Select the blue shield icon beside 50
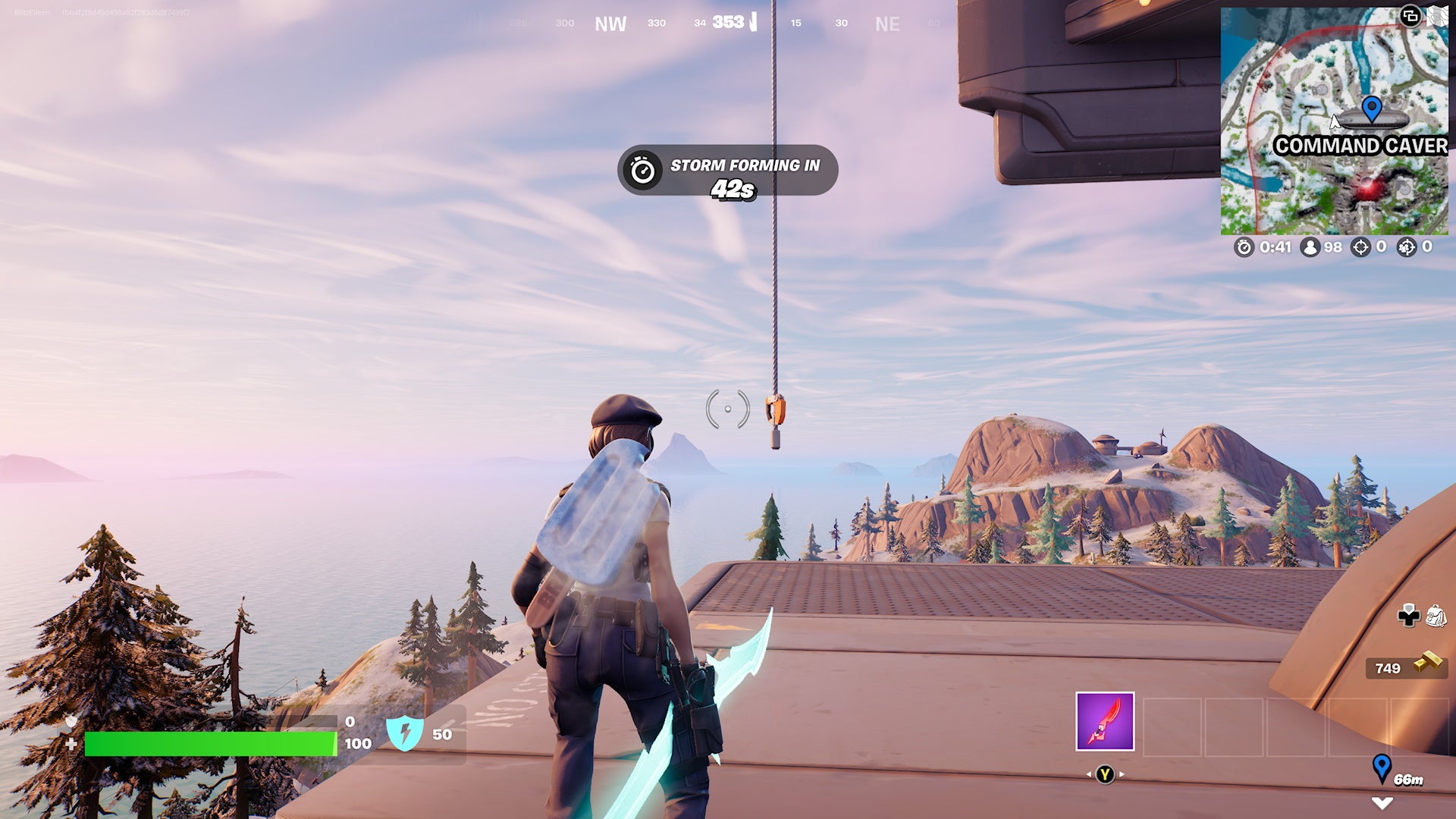 406,734
